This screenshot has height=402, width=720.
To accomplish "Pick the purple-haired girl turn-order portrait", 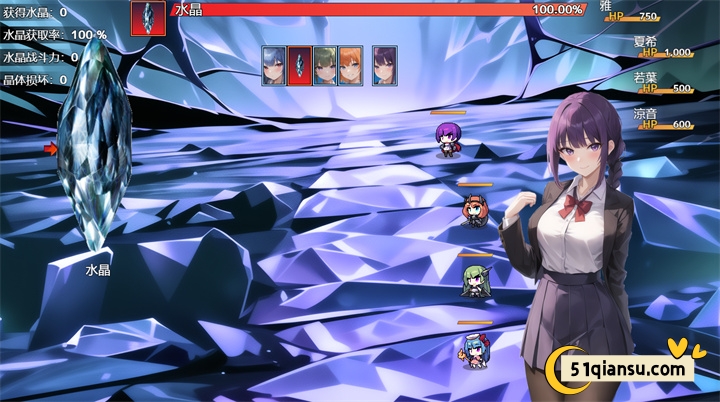I will pyautogui.click(x=384, y=65).
